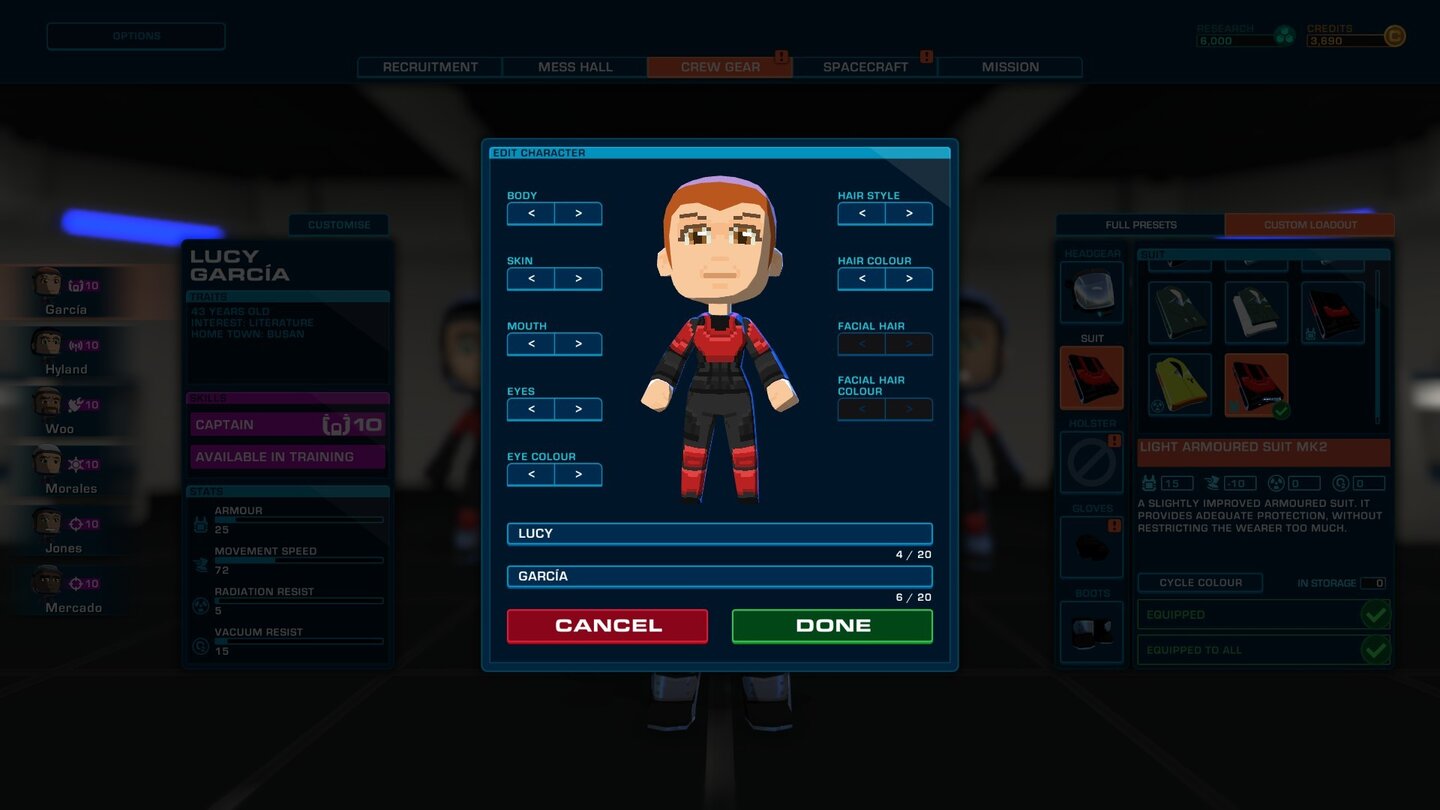
Task: Step forward through Eye Colour options
Action: click(578, 474)
